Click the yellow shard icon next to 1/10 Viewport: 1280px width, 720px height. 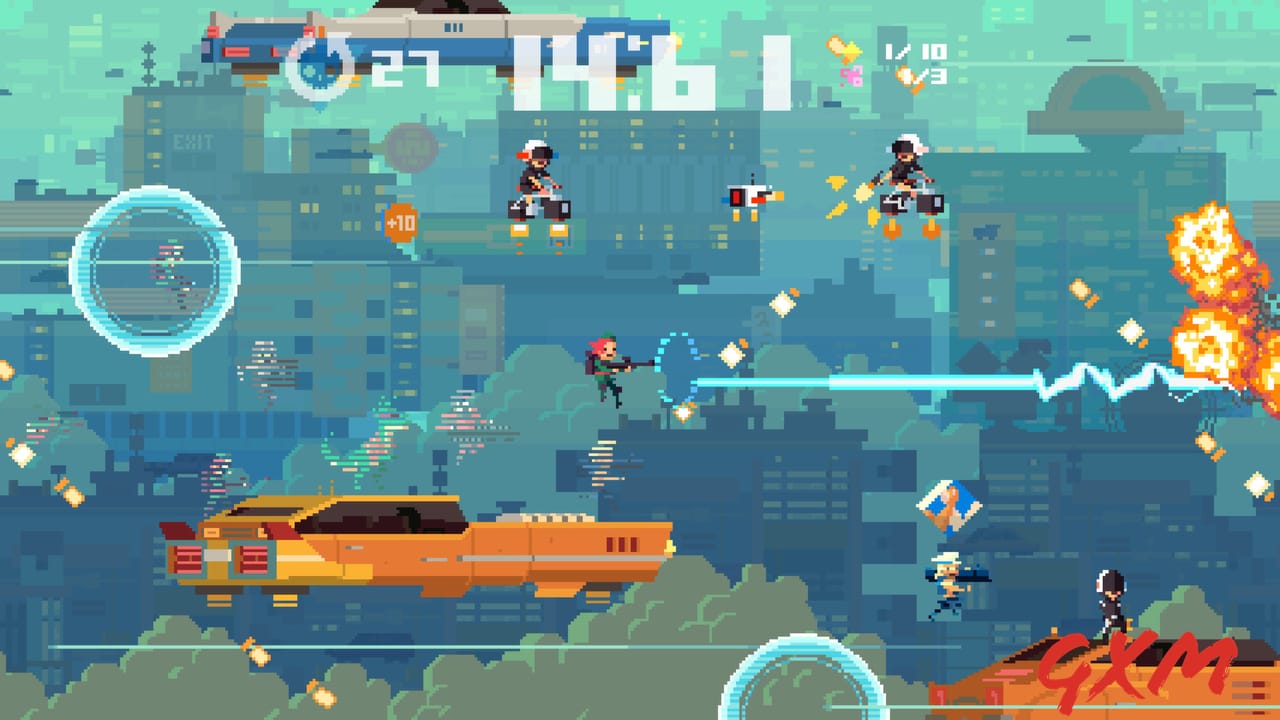(x=845, y=49)
